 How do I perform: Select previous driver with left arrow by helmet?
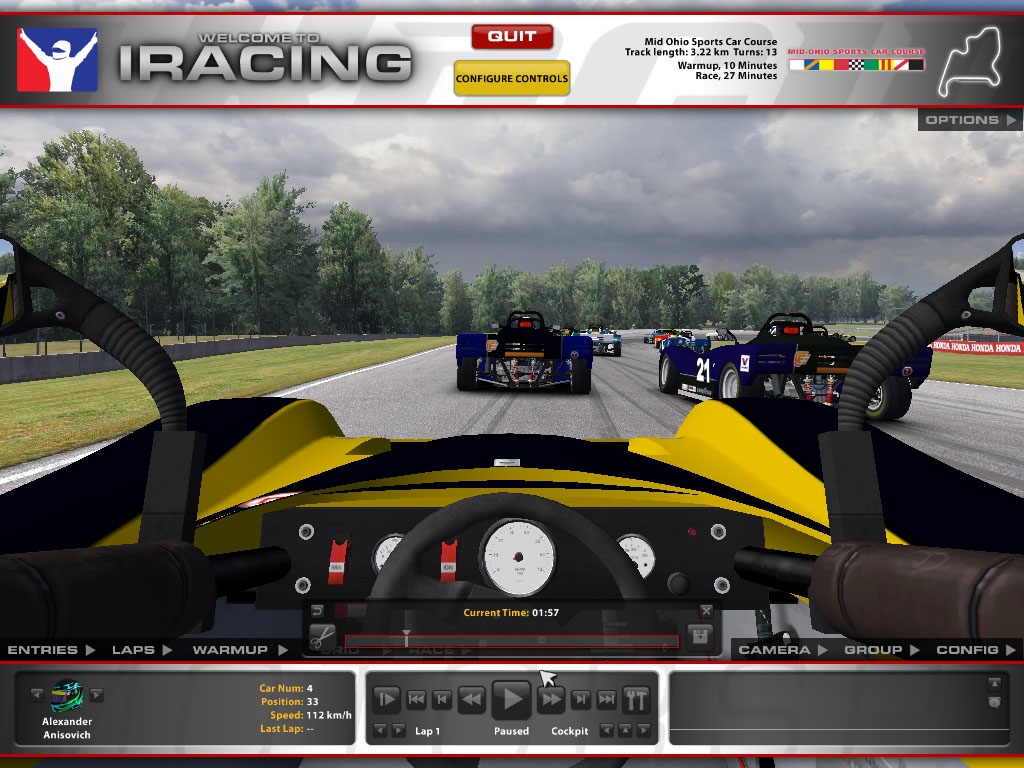coord(37,695)
